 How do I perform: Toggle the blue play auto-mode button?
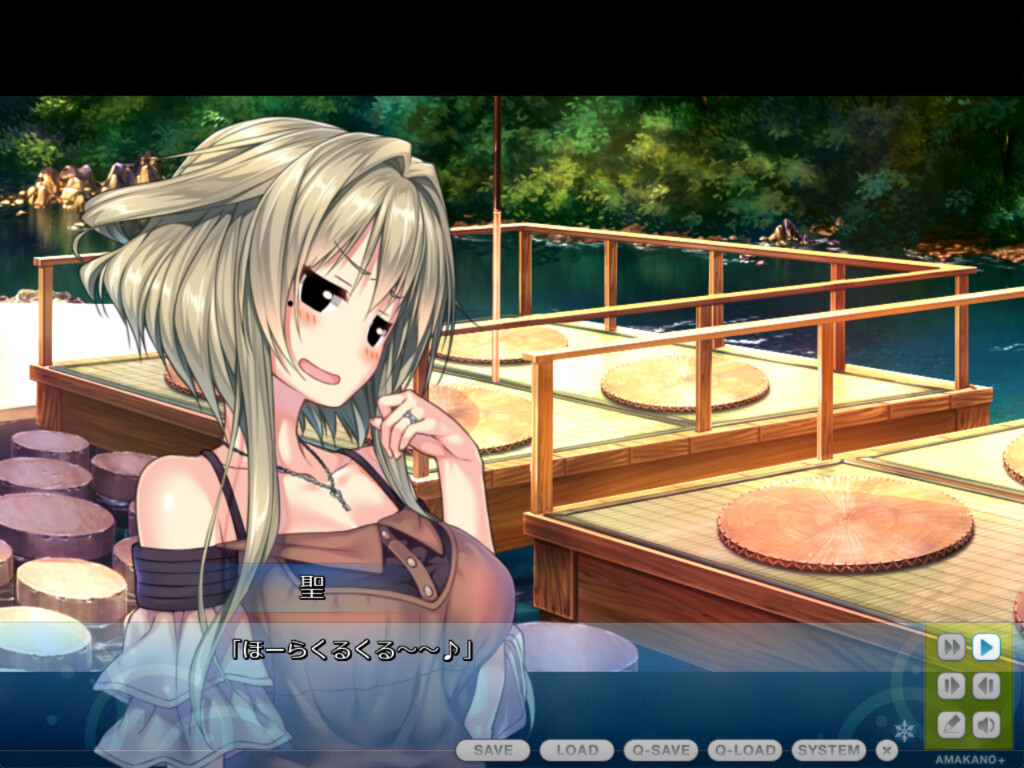coord(986,648)
